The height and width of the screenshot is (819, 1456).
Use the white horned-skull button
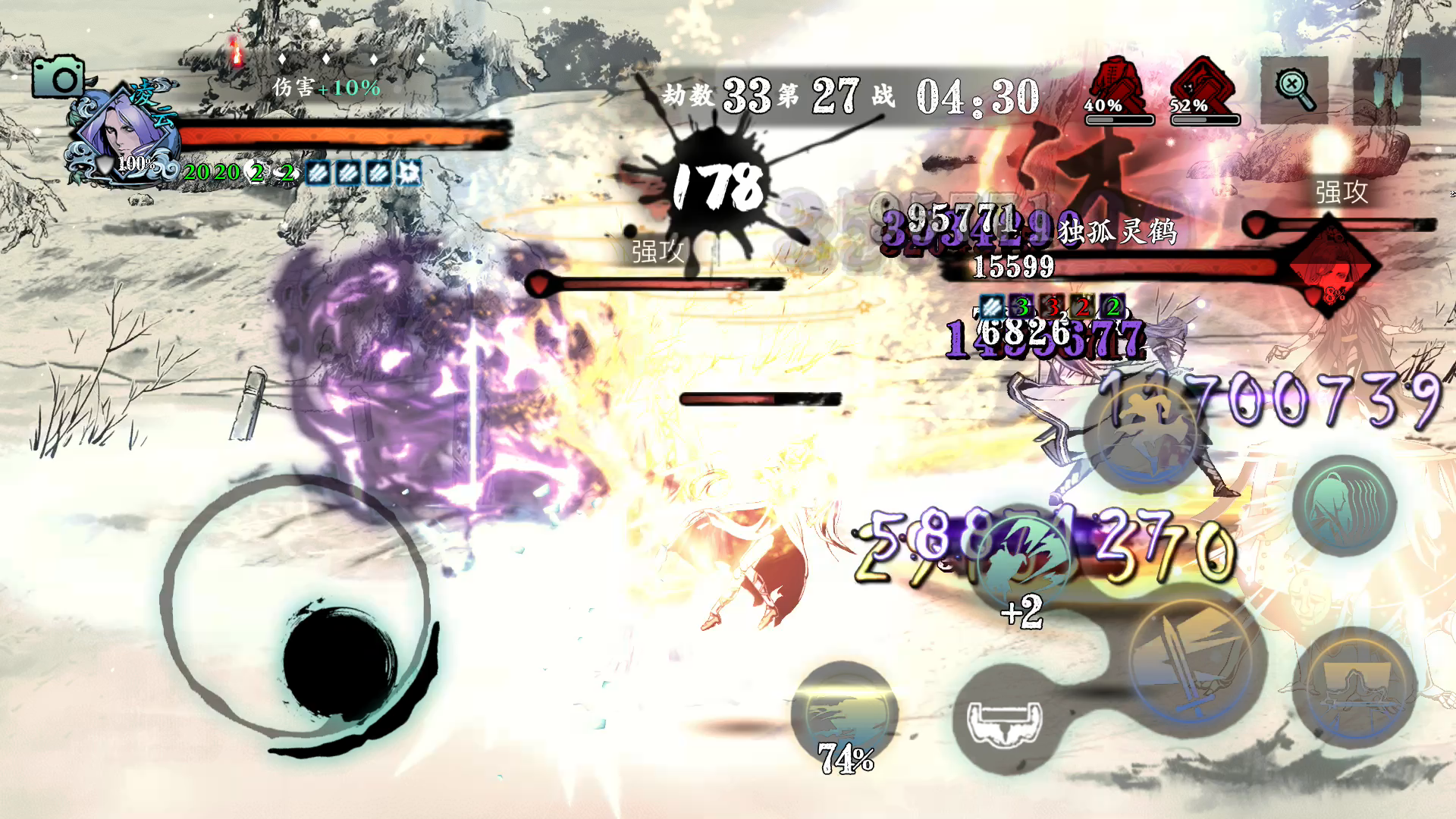(x=1005, y=720)
